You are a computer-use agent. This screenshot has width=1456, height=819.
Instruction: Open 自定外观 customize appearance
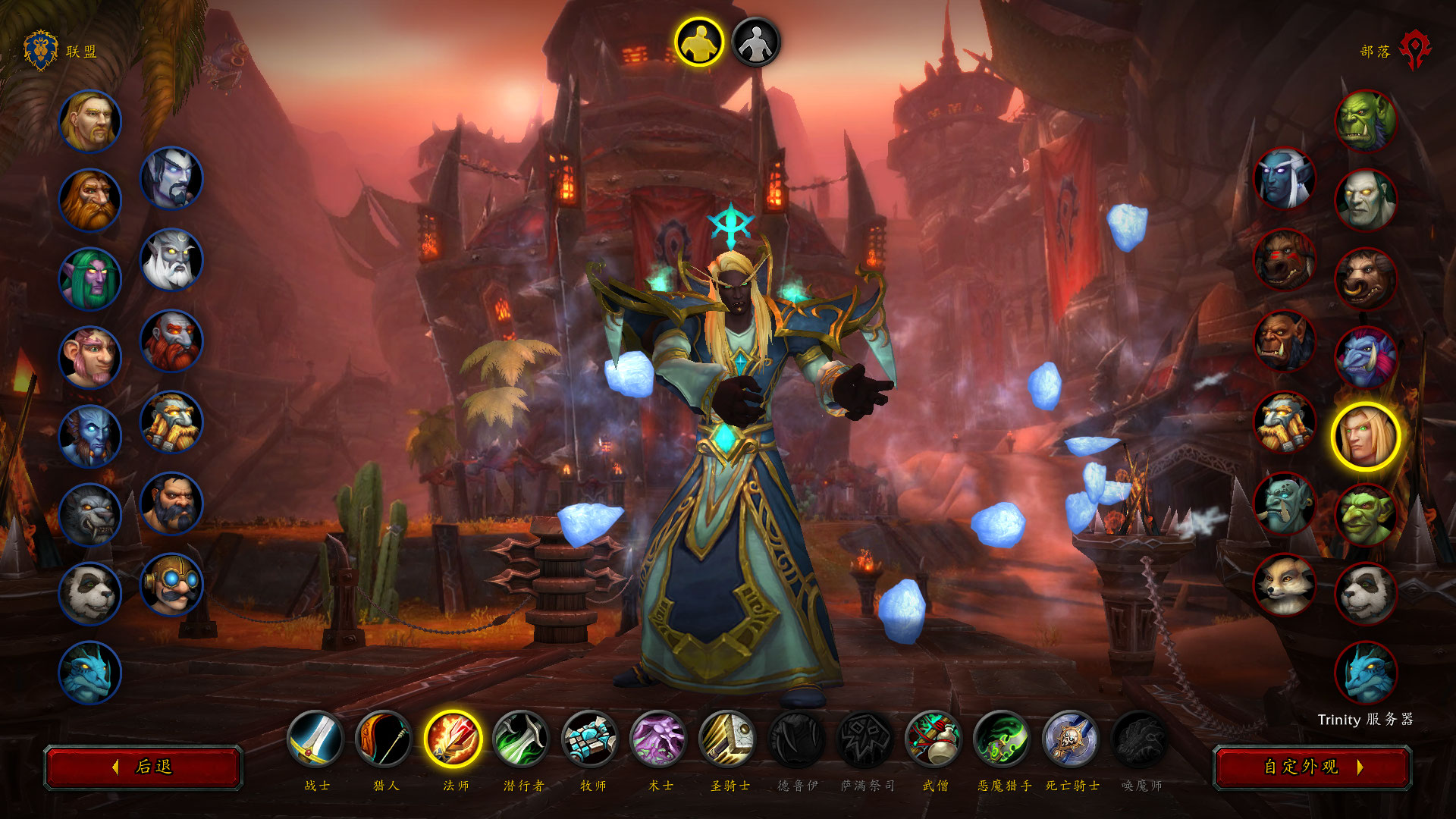1312,767
